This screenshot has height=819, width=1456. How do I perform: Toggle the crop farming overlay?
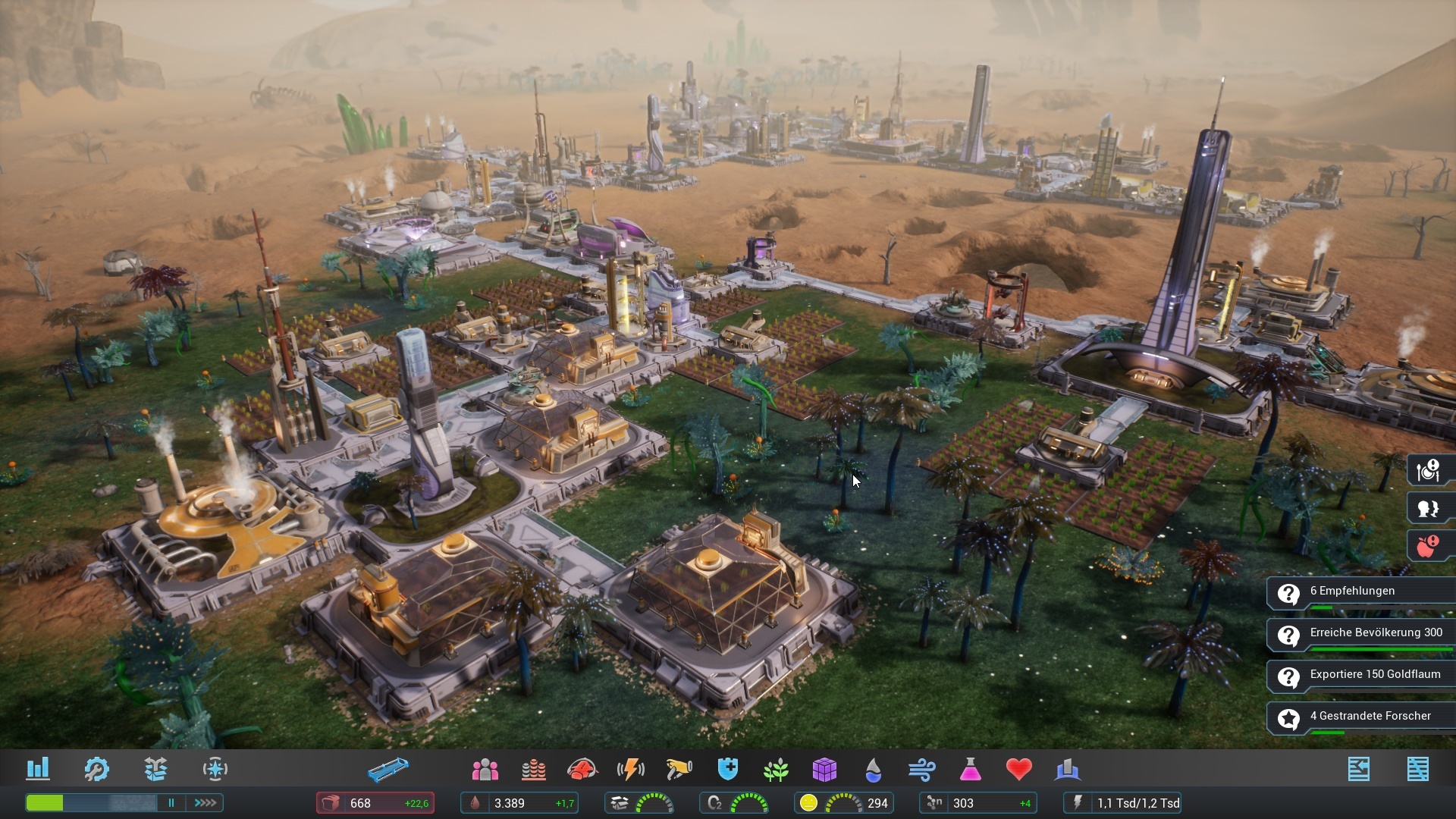(x=776, y=770)
